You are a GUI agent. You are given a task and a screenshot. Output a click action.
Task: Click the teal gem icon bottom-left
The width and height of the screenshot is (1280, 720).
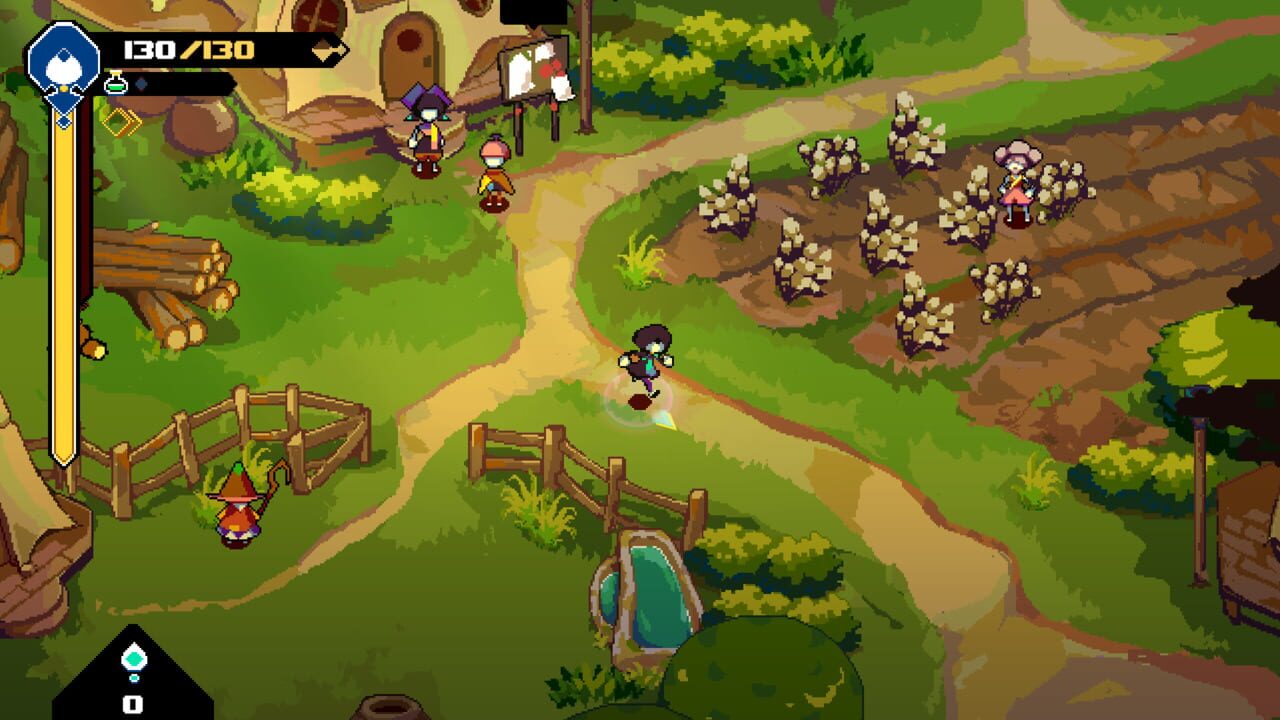[133, 656]
